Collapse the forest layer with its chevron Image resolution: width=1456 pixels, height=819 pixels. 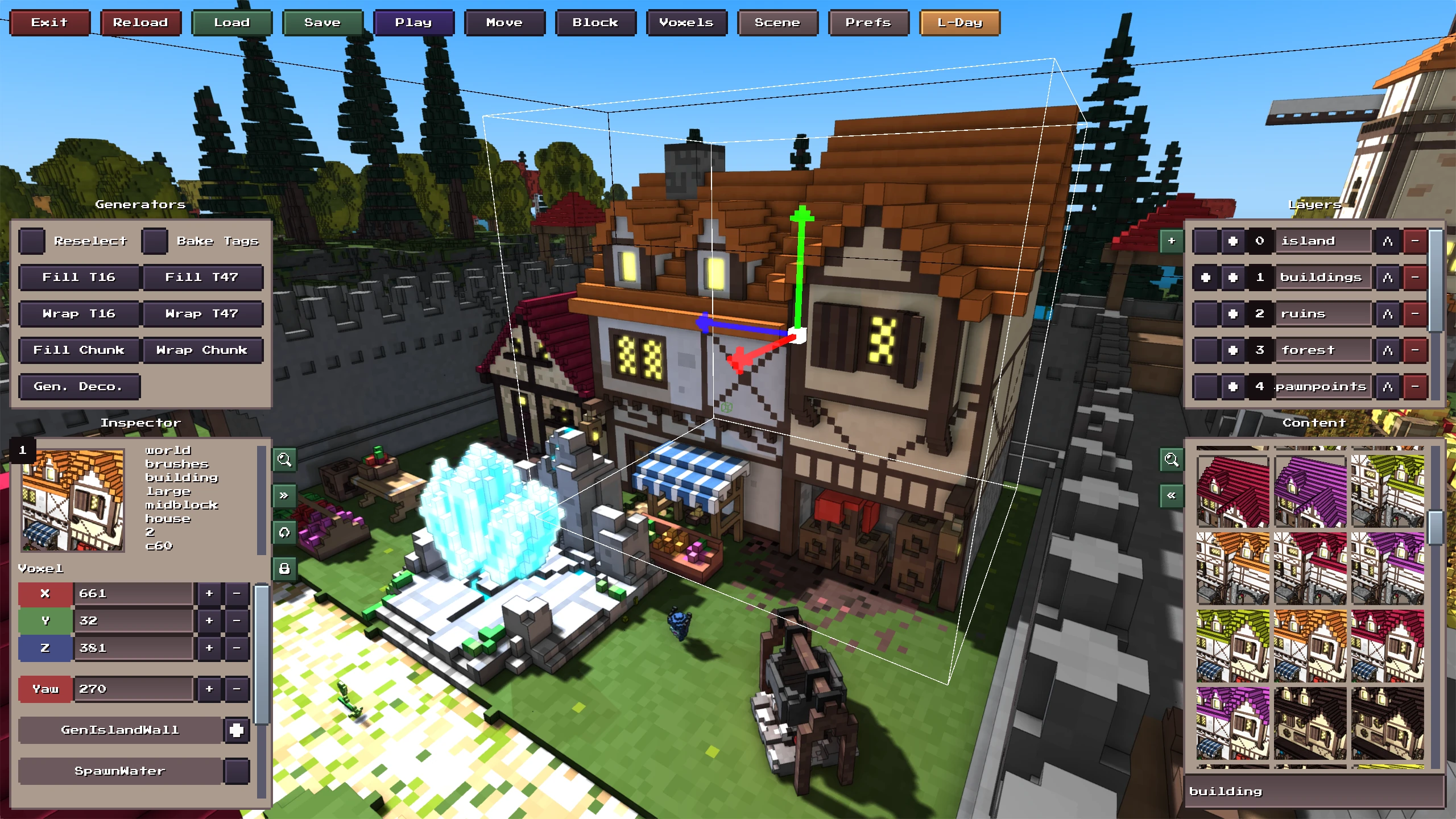[1387, 350]
